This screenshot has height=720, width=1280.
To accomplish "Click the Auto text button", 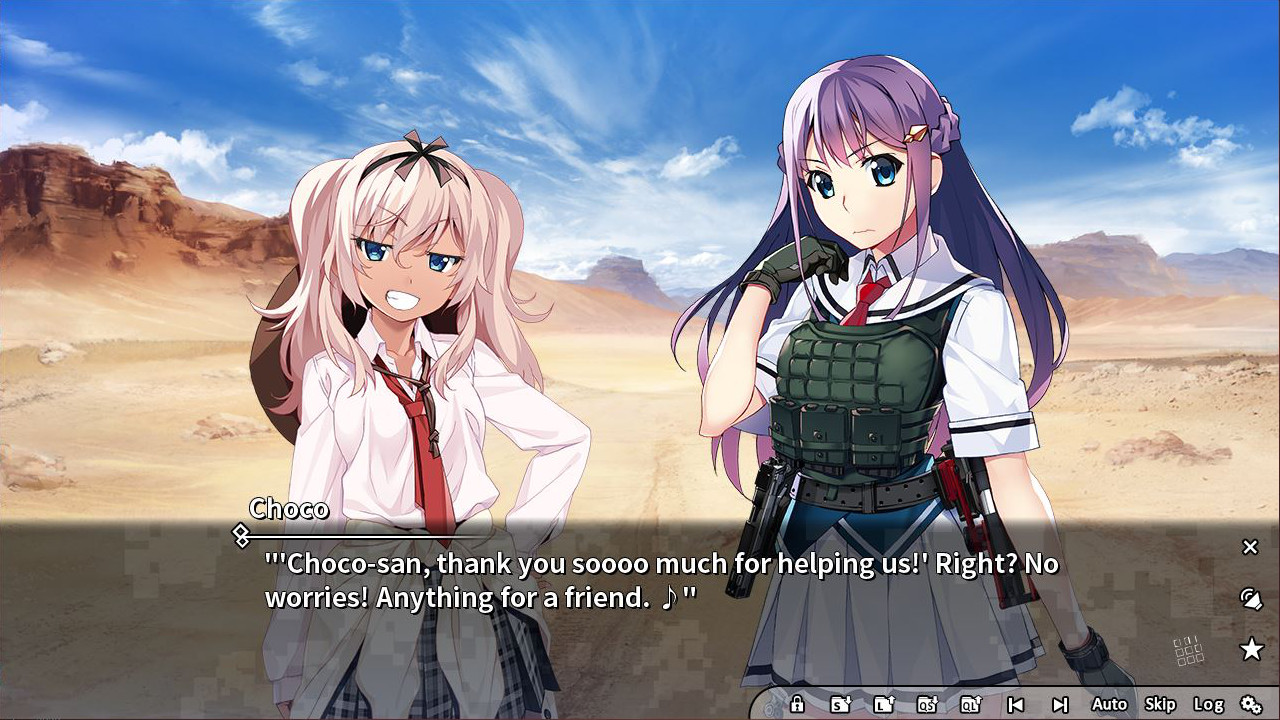I will click(1108, 704).
